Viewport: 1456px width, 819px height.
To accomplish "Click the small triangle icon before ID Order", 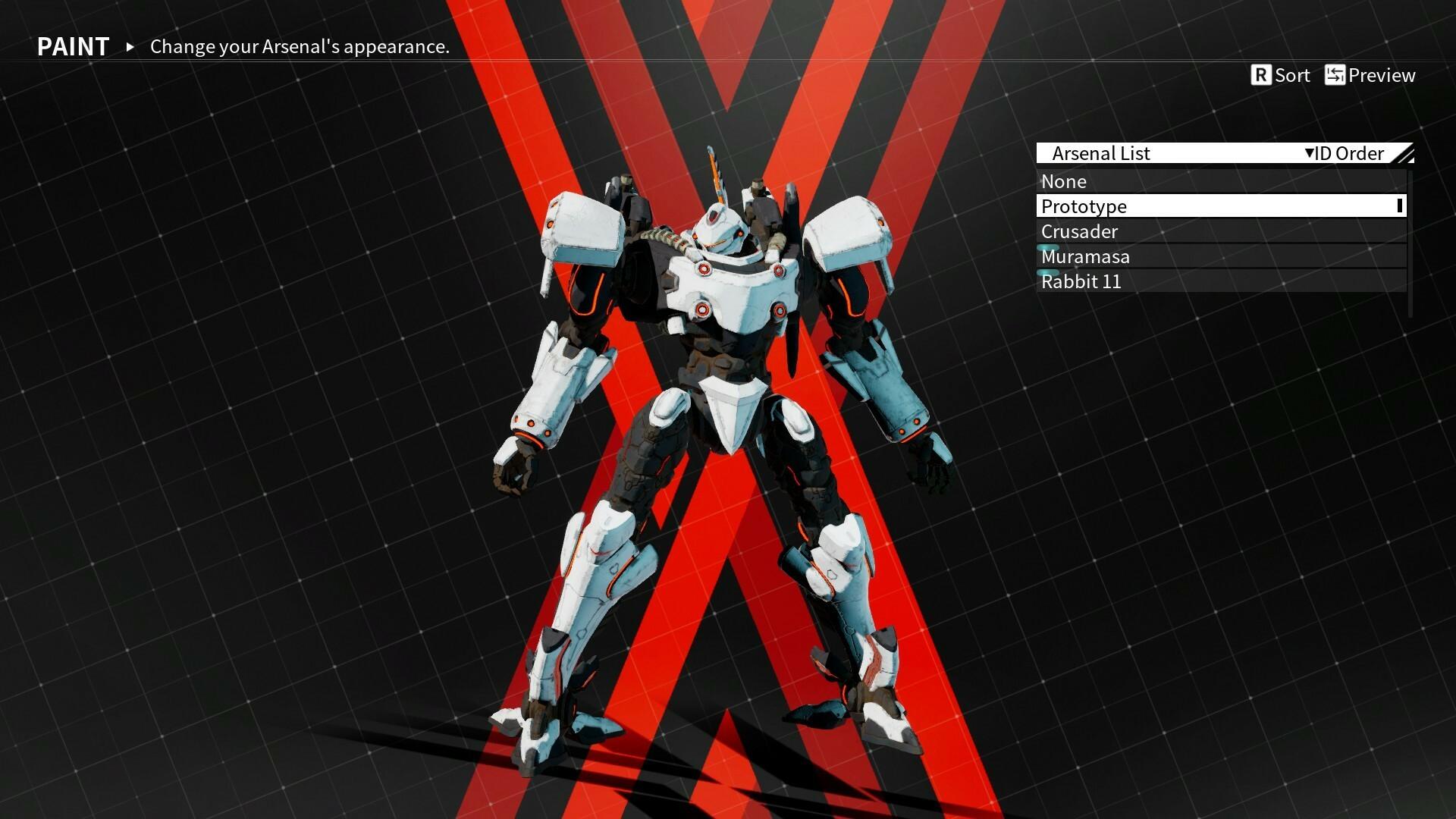I will click(x=1308, y=153).
